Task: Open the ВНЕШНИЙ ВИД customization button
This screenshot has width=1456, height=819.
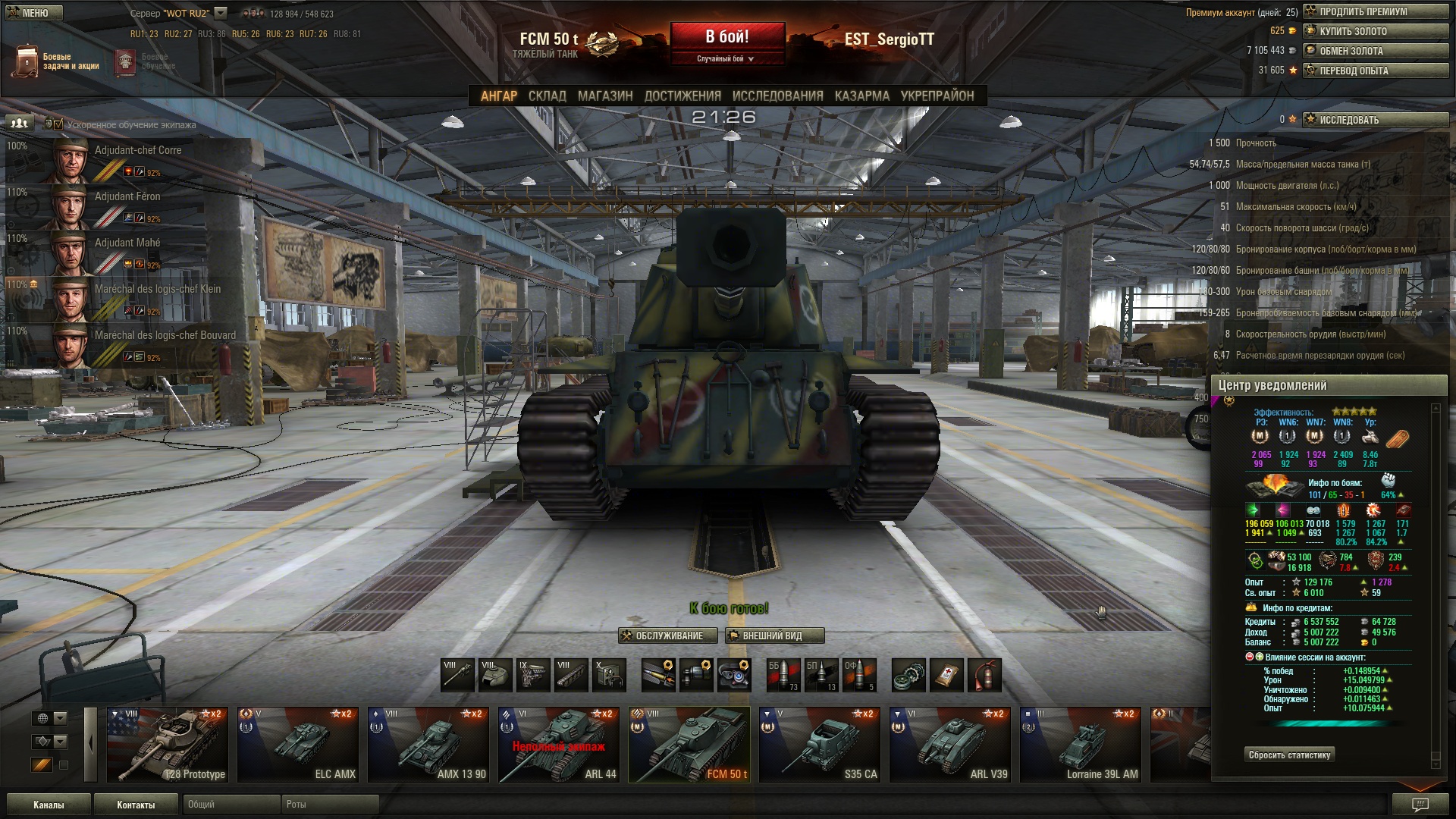Action: click(773, 635)
